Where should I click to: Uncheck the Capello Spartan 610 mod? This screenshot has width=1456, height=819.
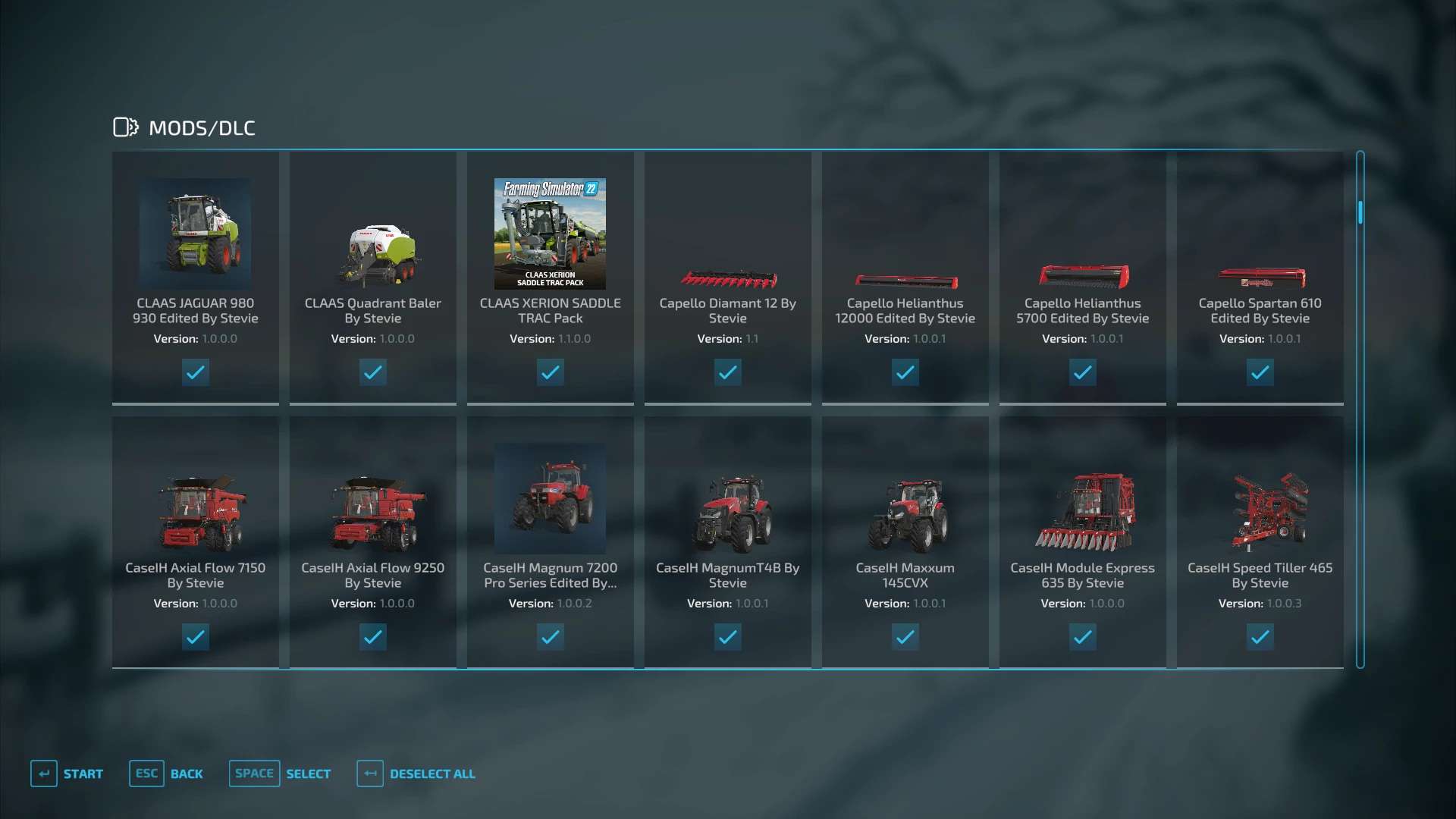(x=1260, y=372)
